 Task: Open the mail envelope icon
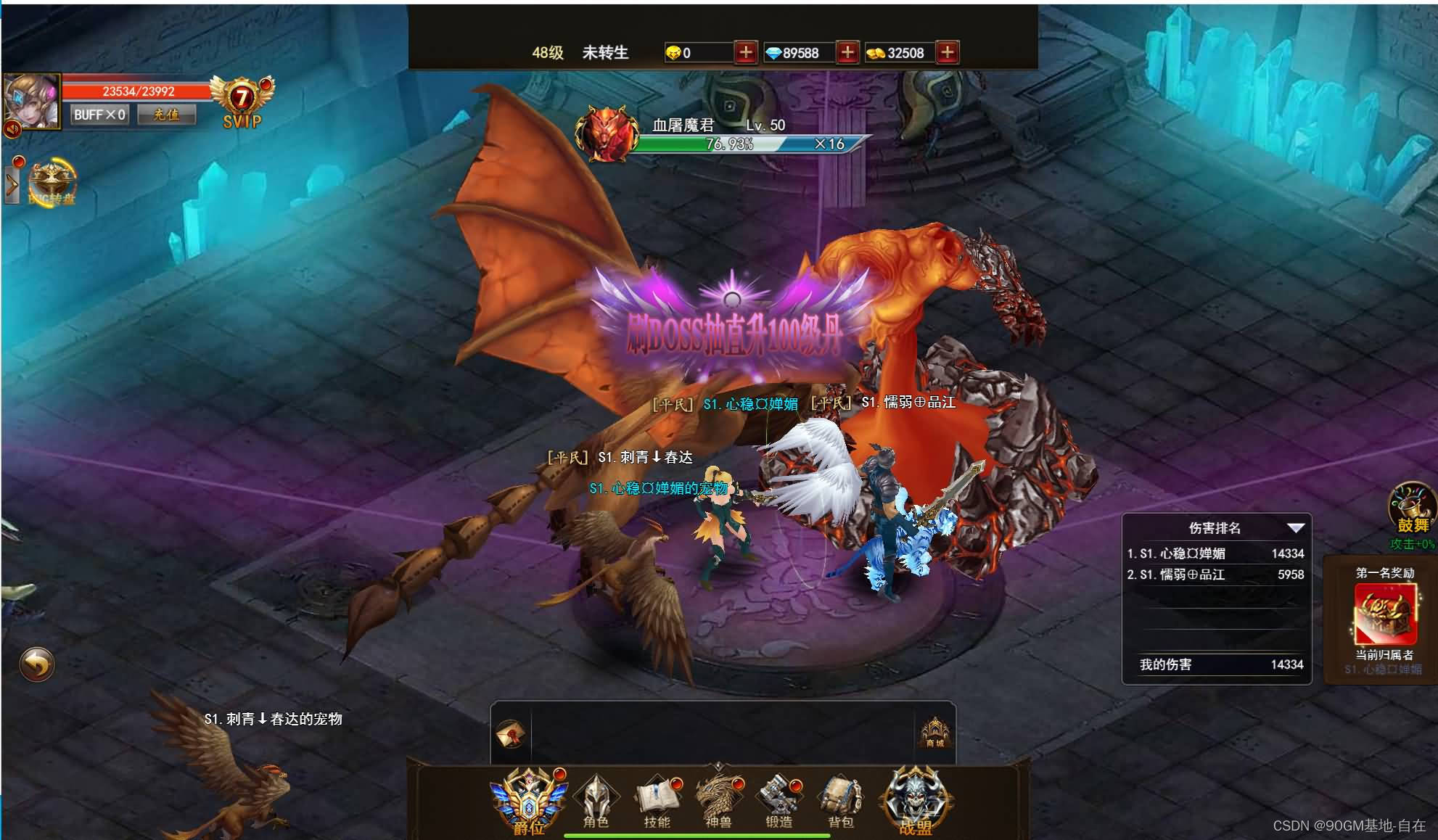pyautogui.click(x=510, y=734)
